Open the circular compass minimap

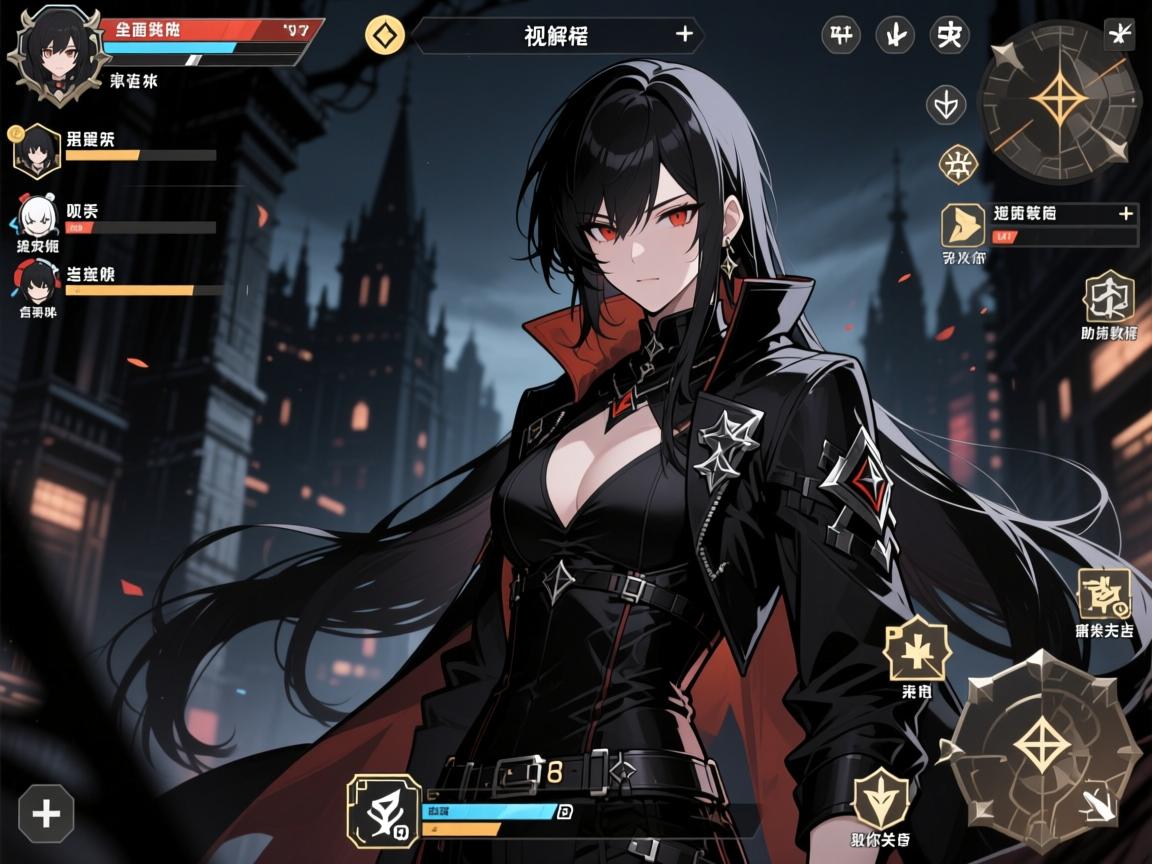tap(1059, 101)
